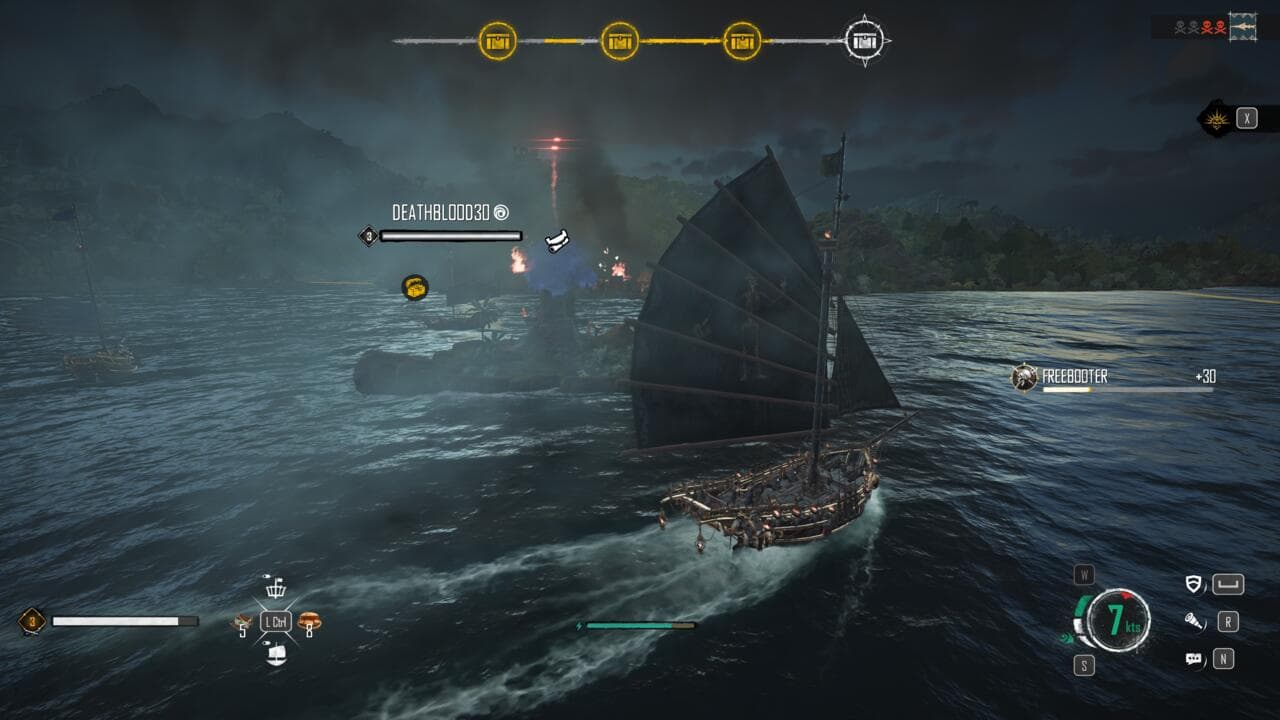Click the Freebooter rank emblem
This screenshot has height=720, width=1280.
[x=1023, y=378]
